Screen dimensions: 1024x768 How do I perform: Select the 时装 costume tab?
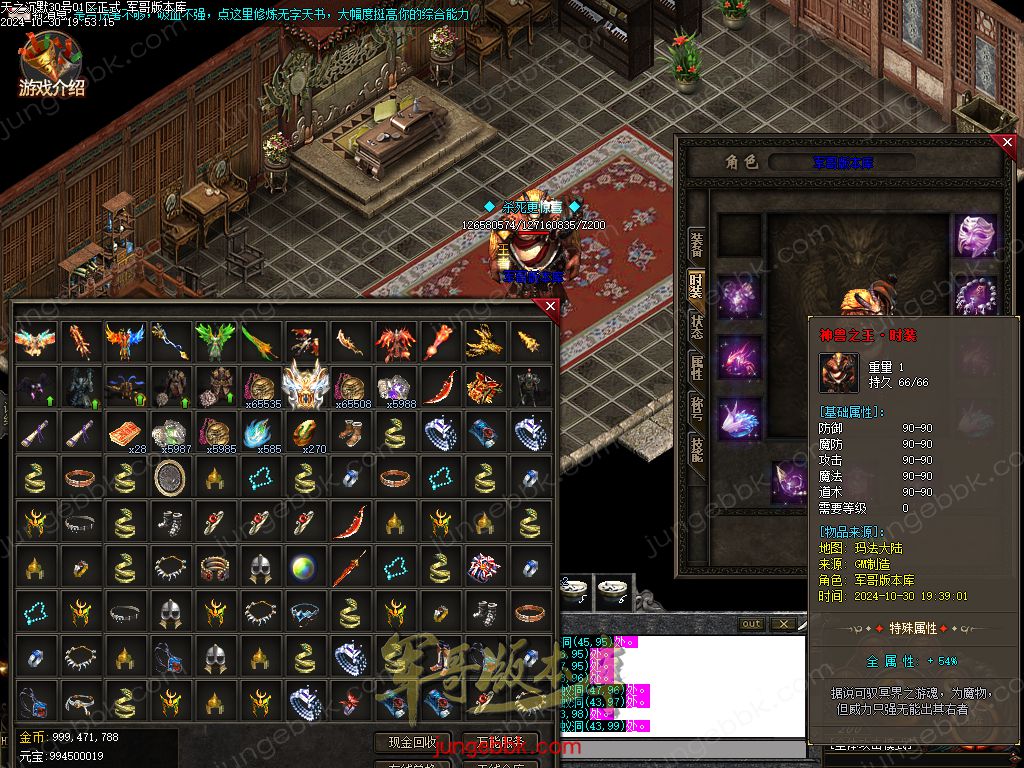point(696,287)
